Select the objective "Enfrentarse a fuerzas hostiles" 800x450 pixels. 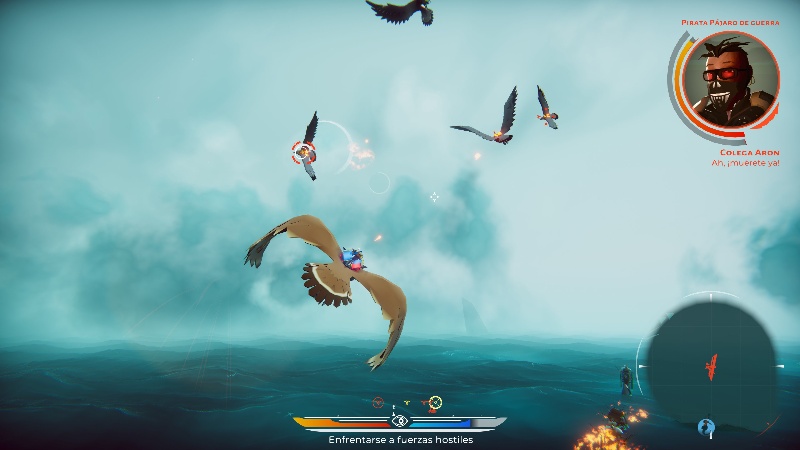(400, 439)
